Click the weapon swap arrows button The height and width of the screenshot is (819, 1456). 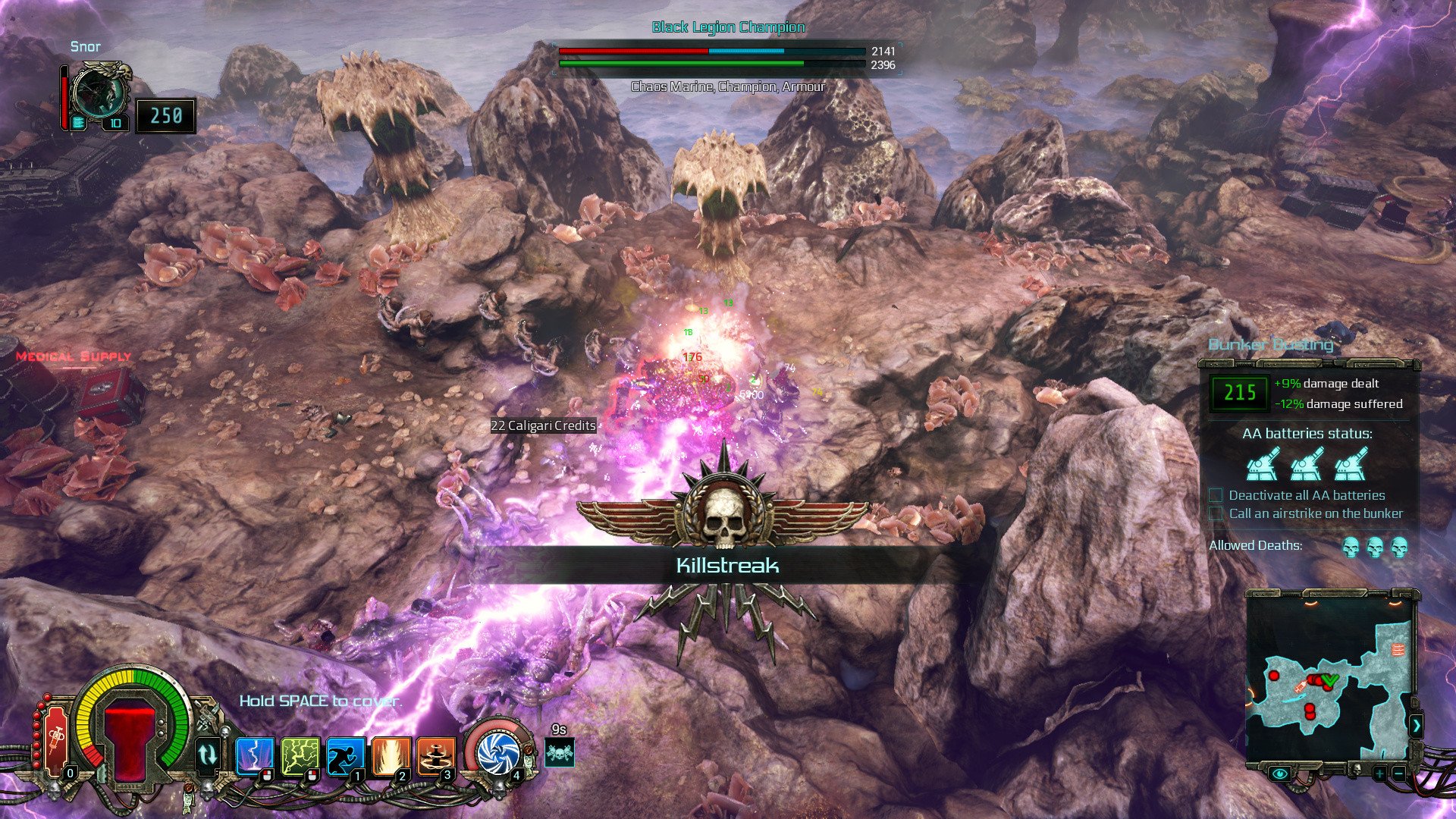click(x=207, y=755)
